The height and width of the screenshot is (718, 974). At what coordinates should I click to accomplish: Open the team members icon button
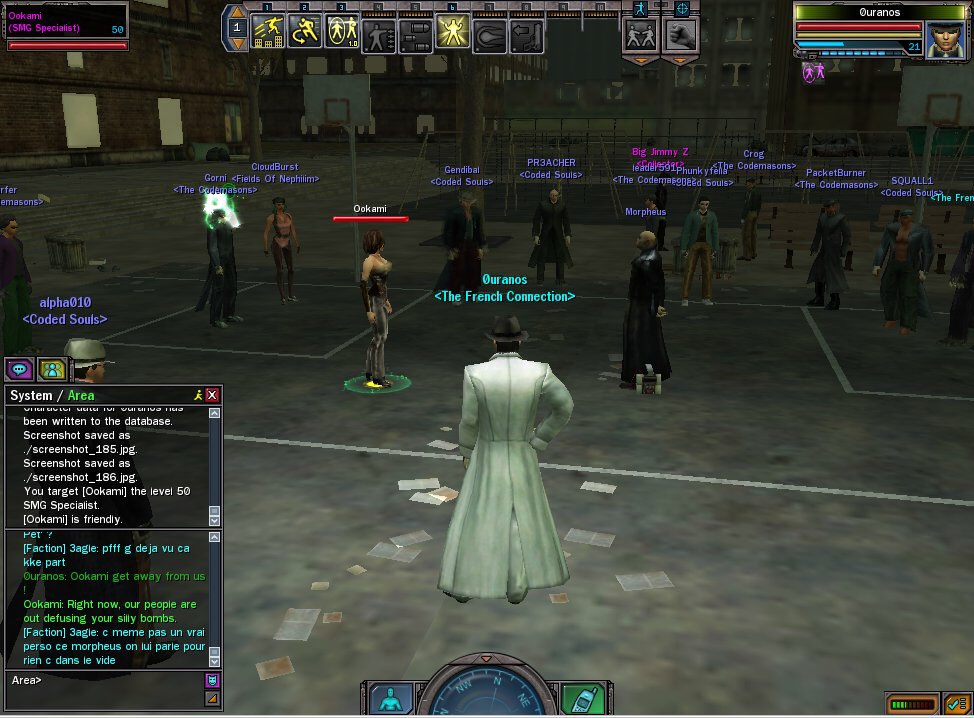point(52,369)
